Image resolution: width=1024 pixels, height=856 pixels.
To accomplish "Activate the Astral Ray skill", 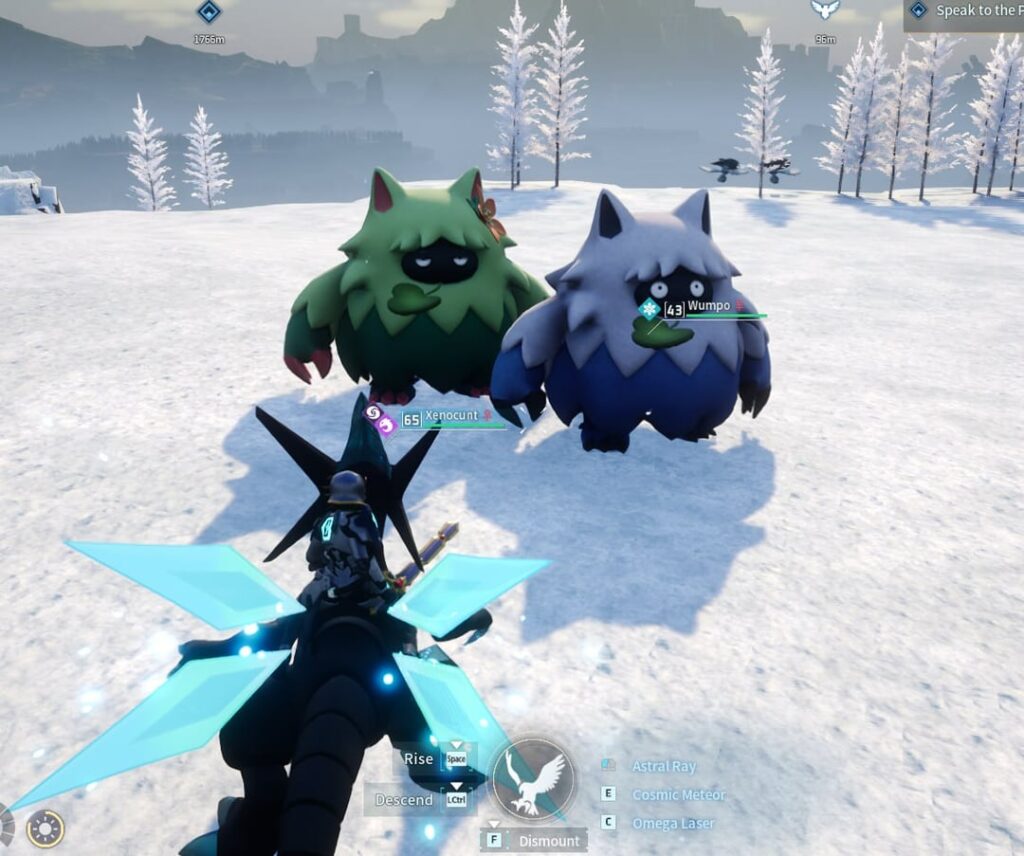I will coord(663,766).
